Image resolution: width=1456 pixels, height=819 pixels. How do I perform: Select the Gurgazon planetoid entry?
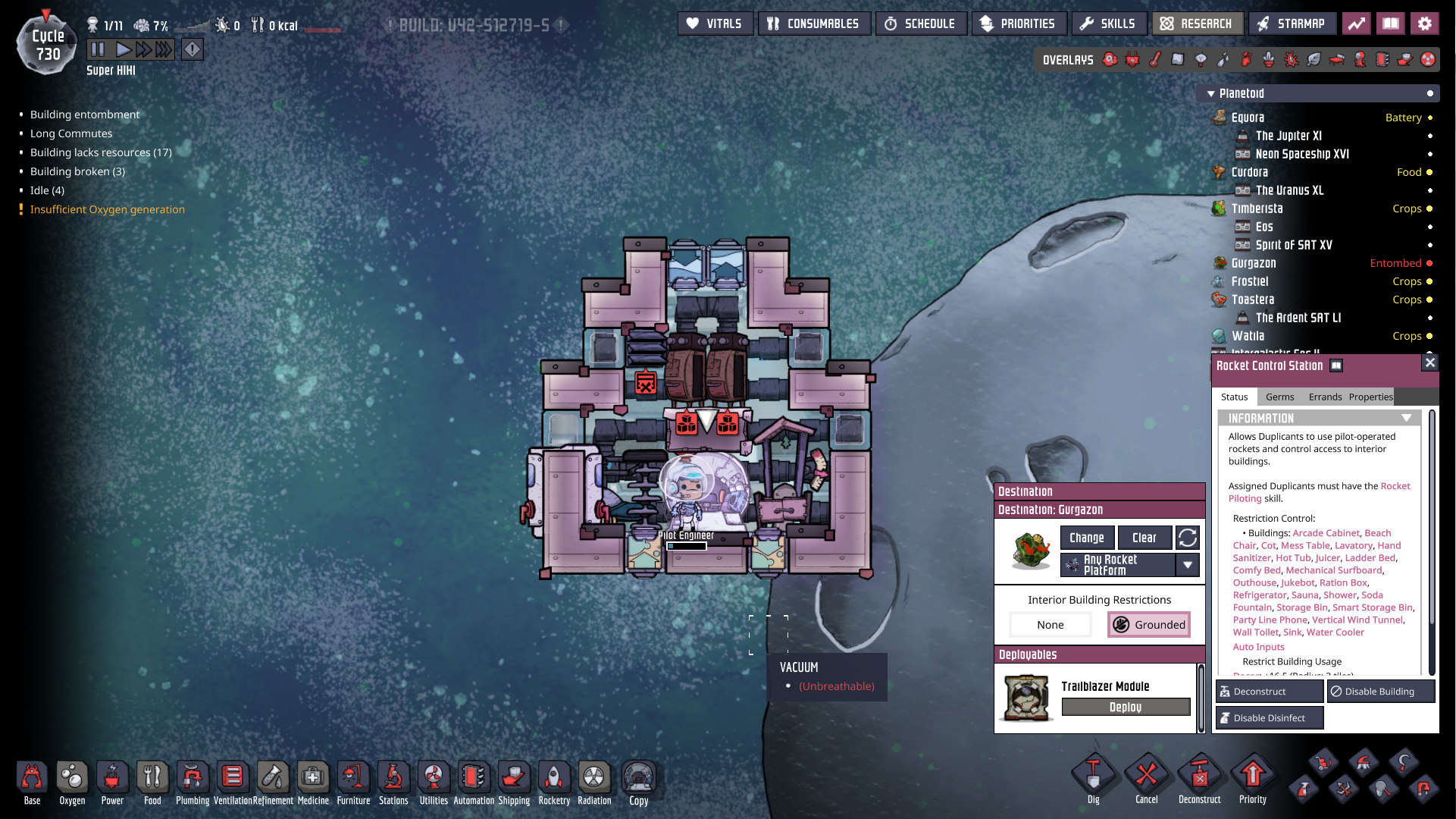point(1254,263)
